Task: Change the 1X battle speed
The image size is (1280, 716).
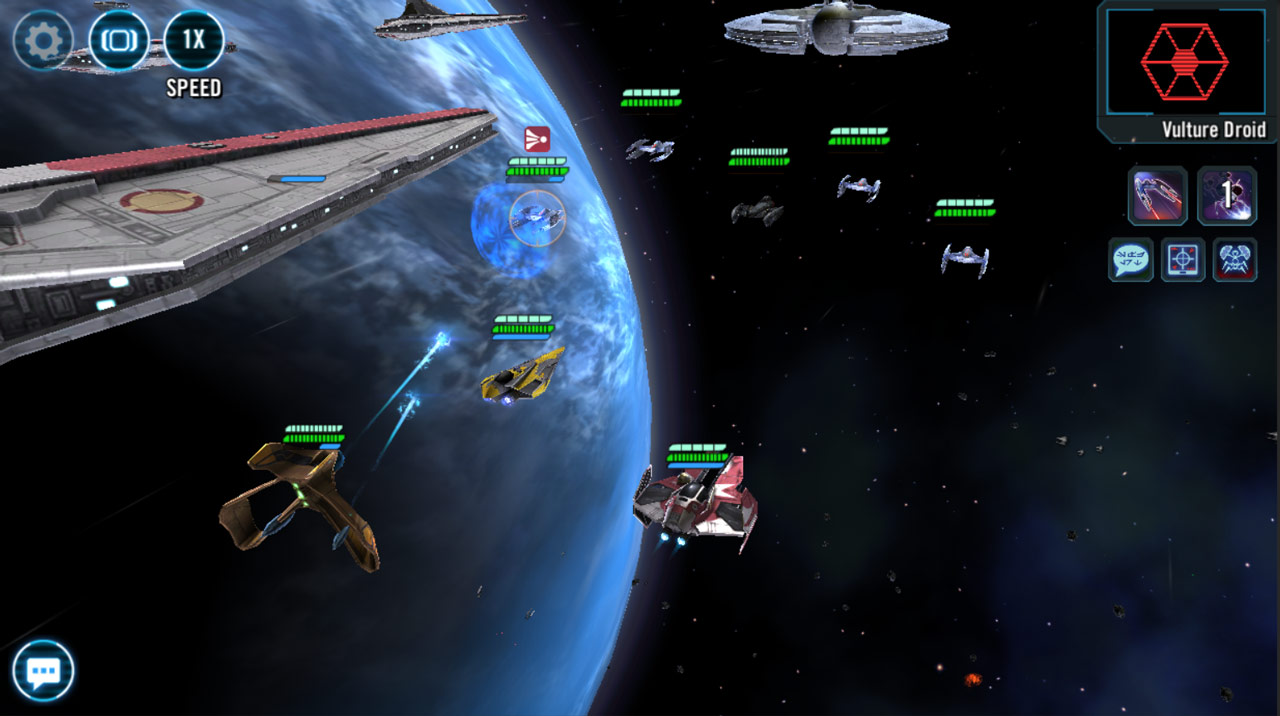Action: 194,41
